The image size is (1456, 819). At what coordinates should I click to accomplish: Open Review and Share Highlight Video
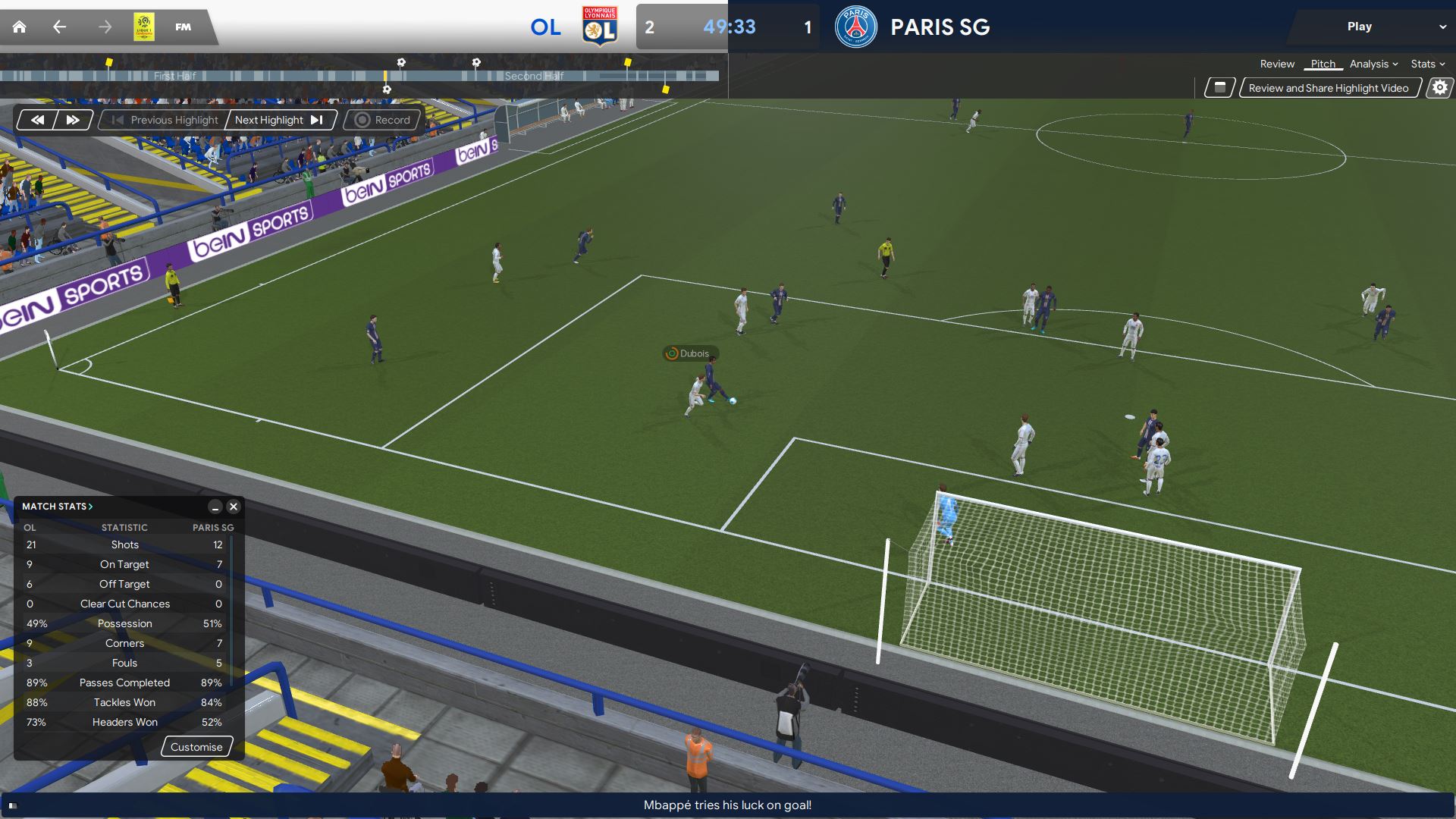tap(1329, 88)
